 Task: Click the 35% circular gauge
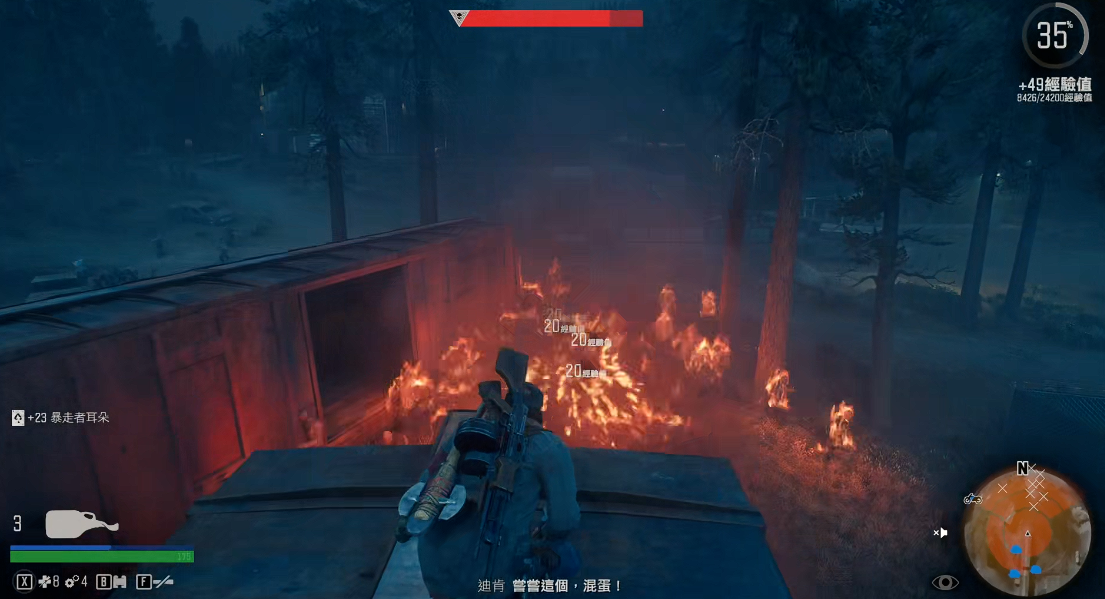coord(1054,36)
